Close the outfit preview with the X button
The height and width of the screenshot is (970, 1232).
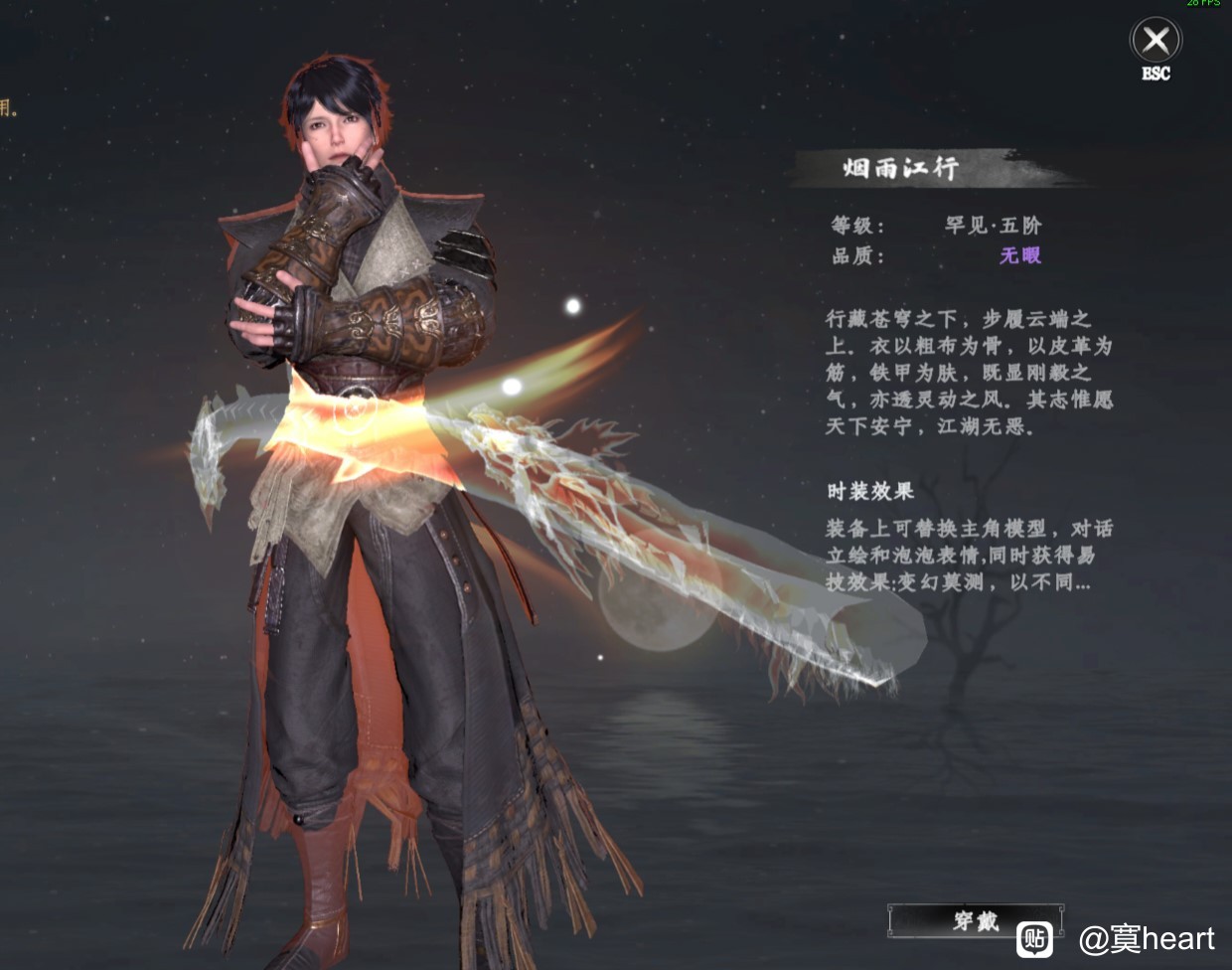pyautogui.click(x=1155, y=42)
